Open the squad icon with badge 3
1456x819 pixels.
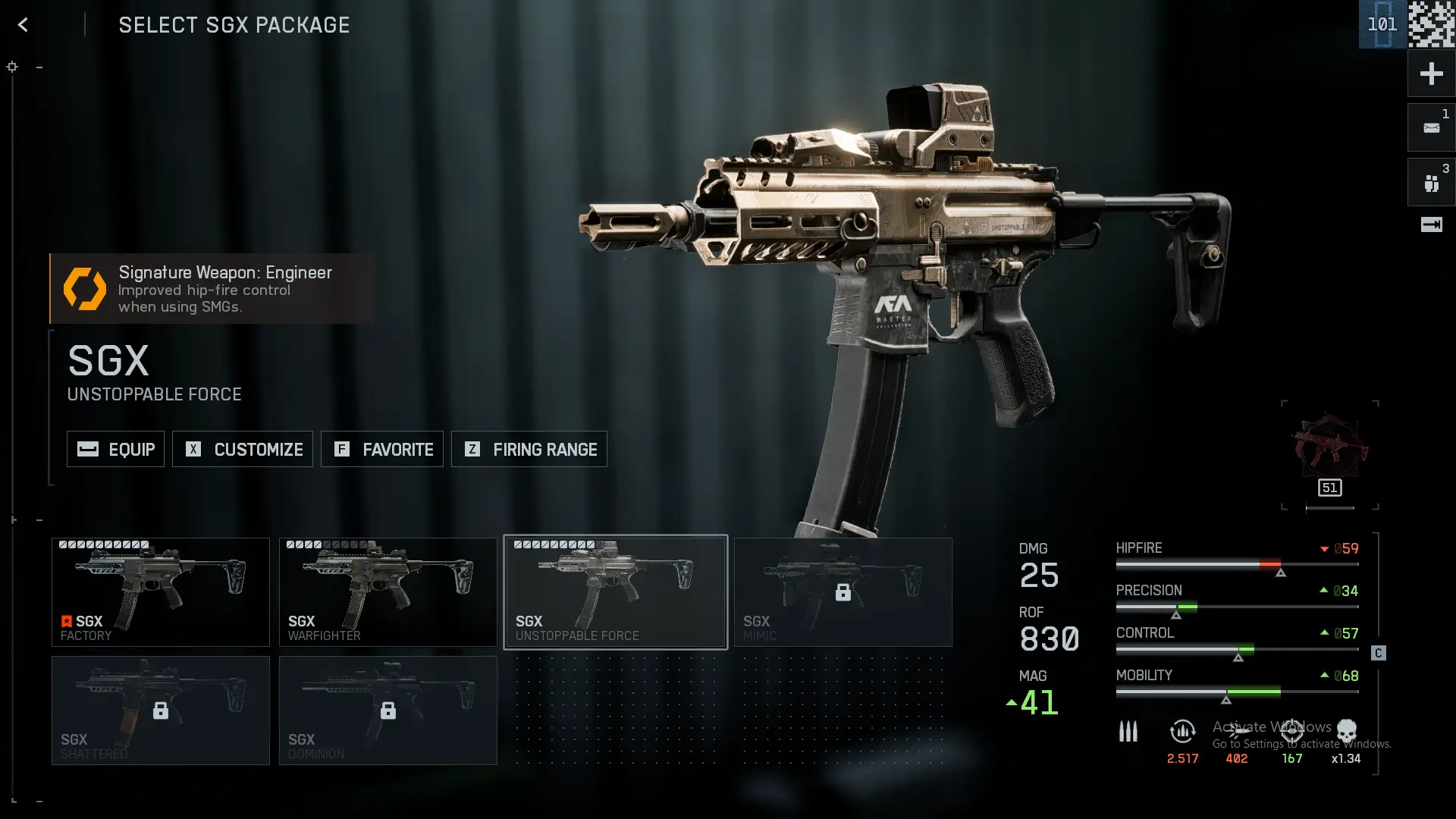[1431, 183]
